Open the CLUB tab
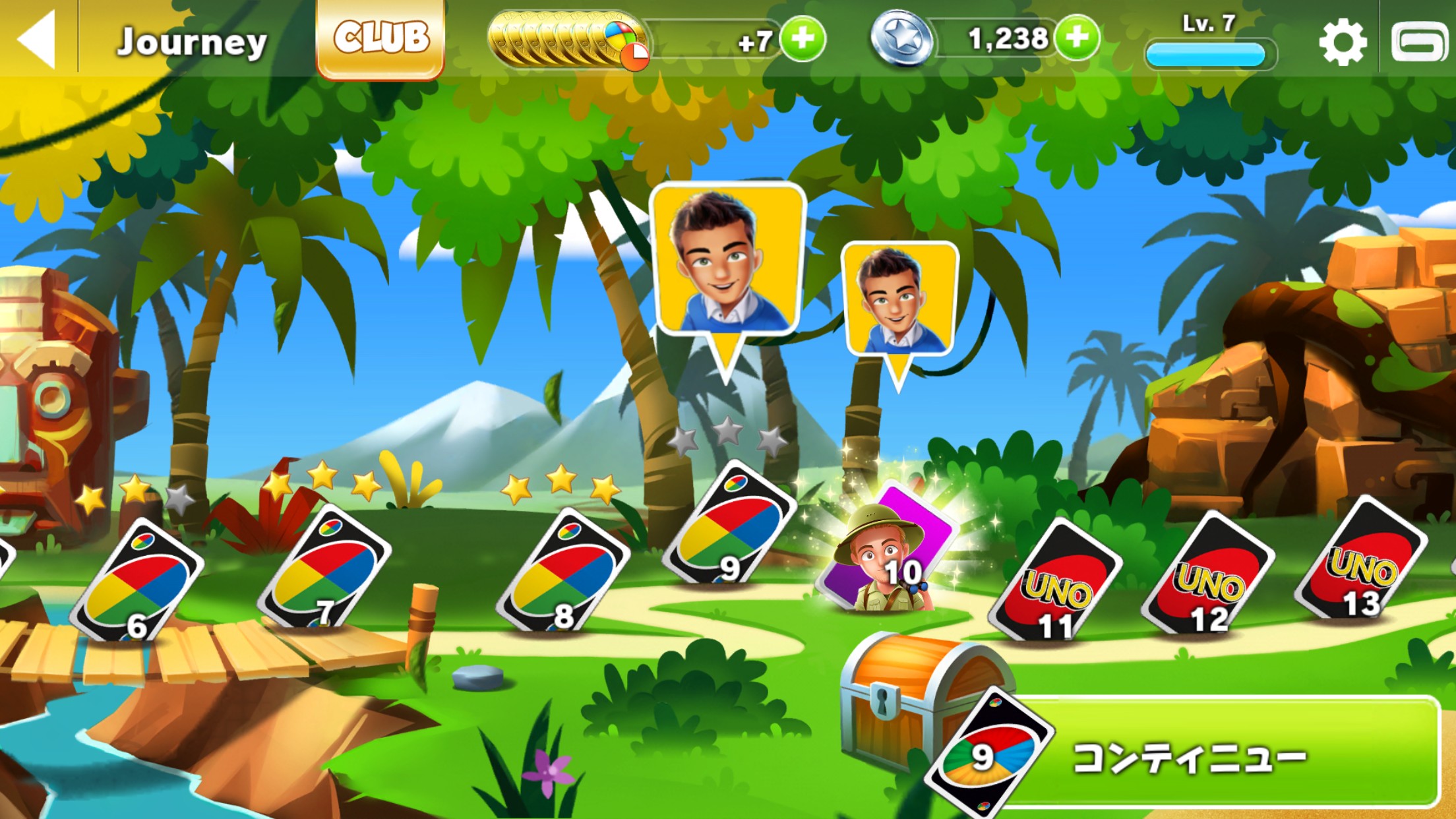This screenshot has width=1456, height=819. (380, 38)
